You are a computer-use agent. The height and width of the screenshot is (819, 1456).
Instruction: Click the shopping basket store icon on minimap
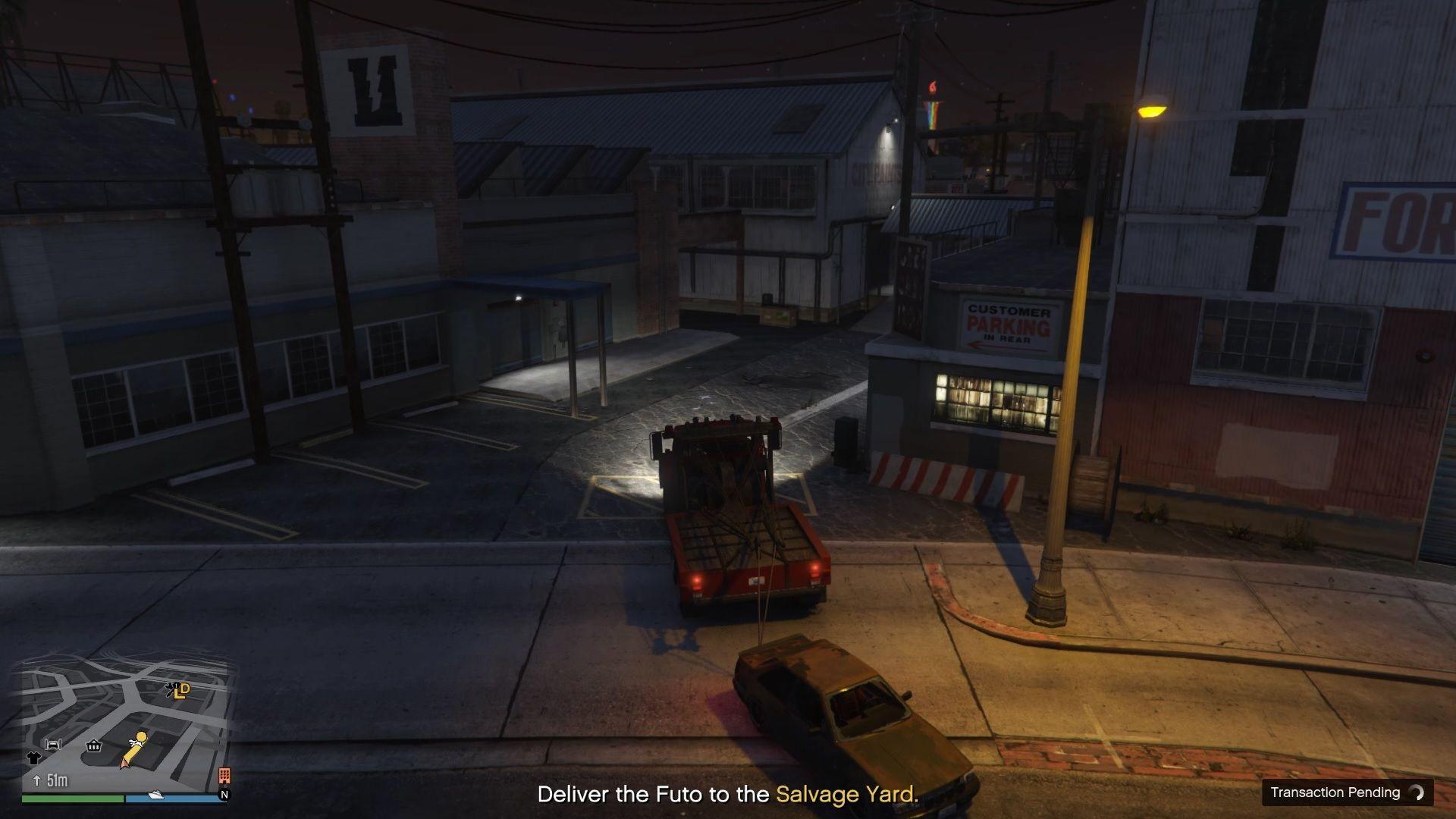pyautogui.click(x=93, y=746)
